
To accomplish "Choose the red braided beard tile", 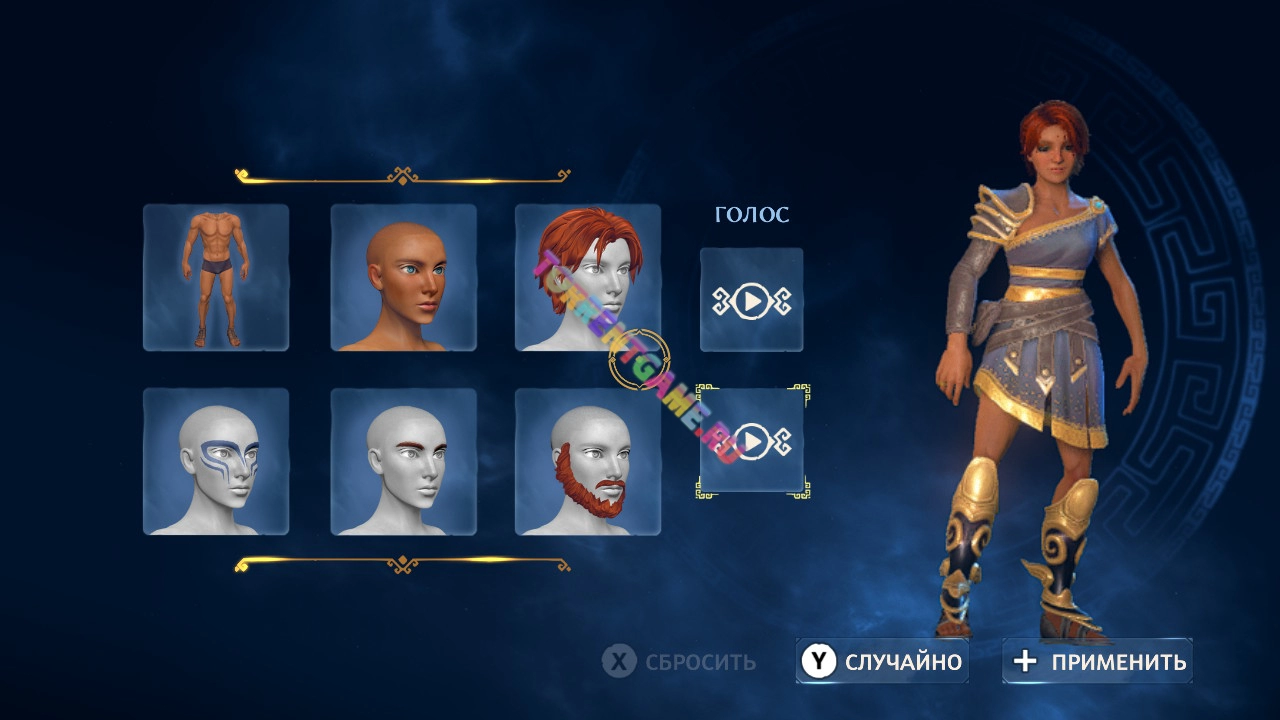I will [588, 462].
